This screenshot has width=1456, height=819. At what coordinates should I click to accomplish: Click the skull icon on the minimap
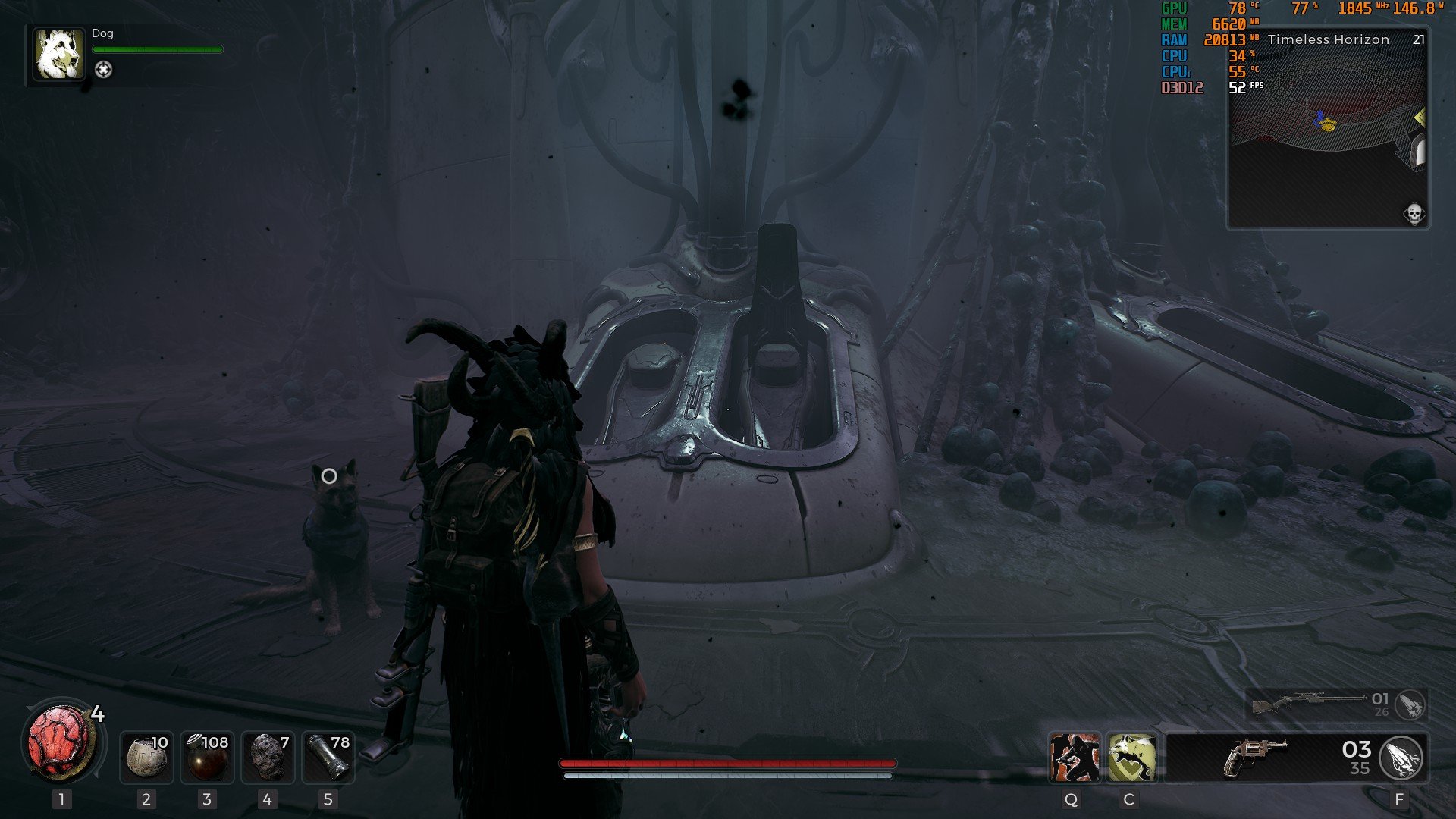click(x=1414, y=215)
